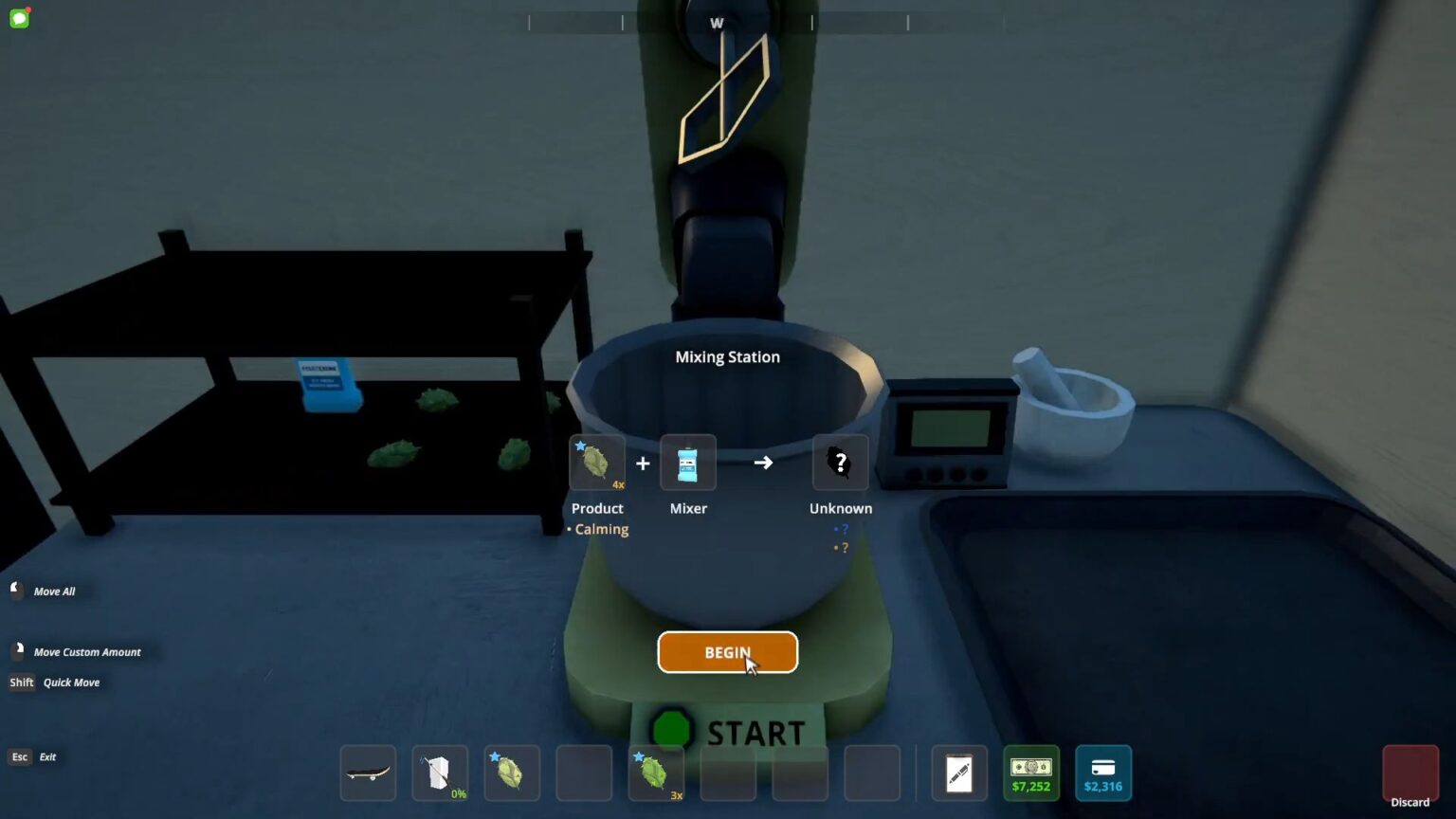Click the Calming Product ingredient icon
The height and width of the screenshot is (819, 1456).
point(596,463)
